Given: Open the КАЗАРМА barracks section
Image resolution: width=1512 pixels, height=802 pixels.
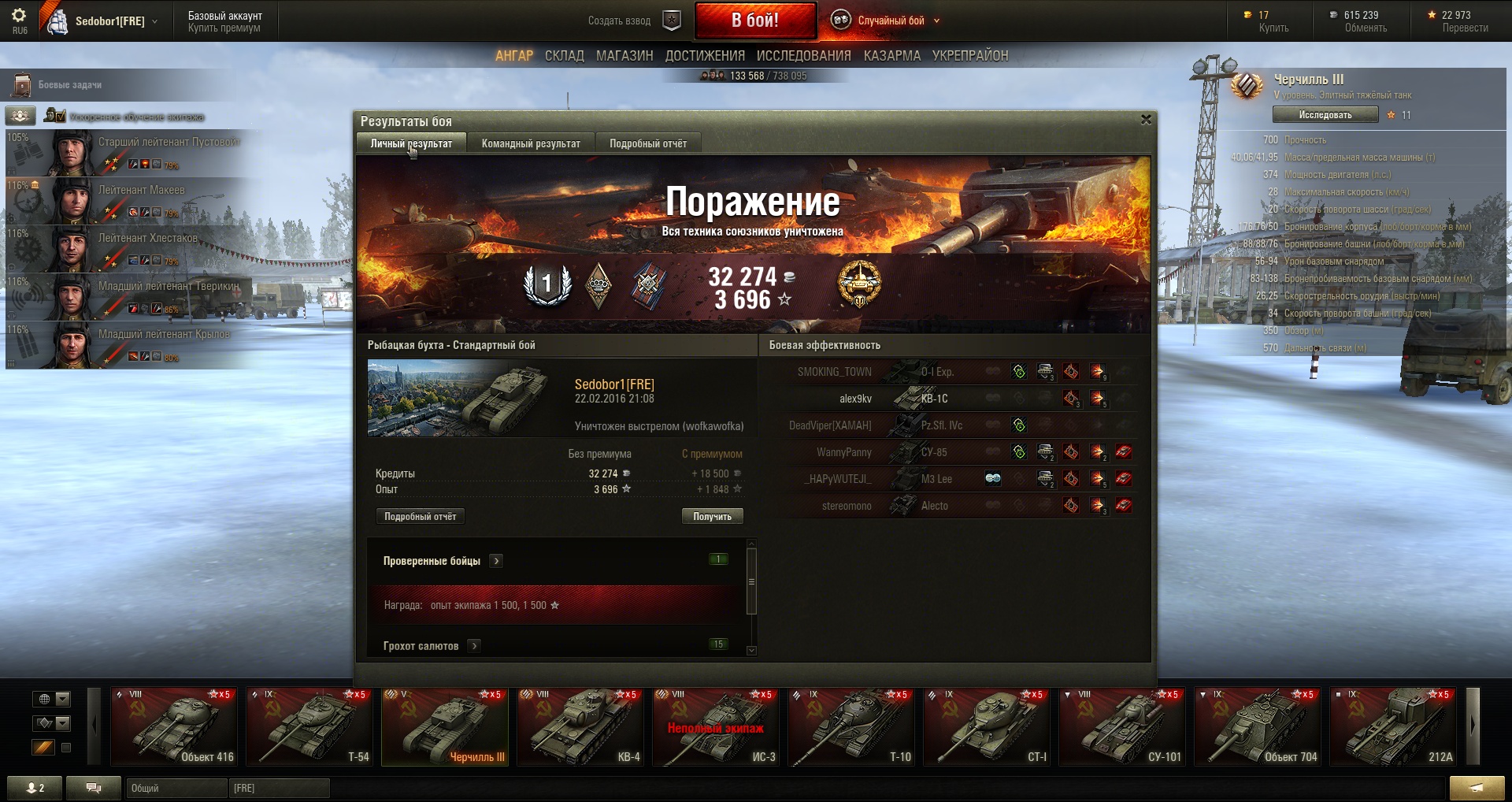Looking at the screenshot, I should [891, 56].
